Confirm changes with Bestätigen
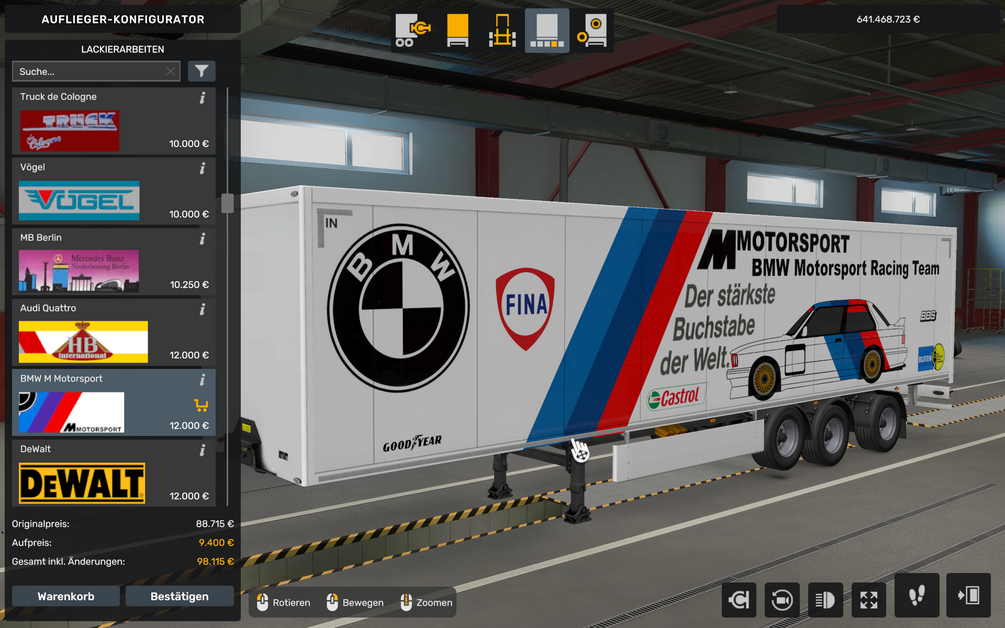 (179, 596)
